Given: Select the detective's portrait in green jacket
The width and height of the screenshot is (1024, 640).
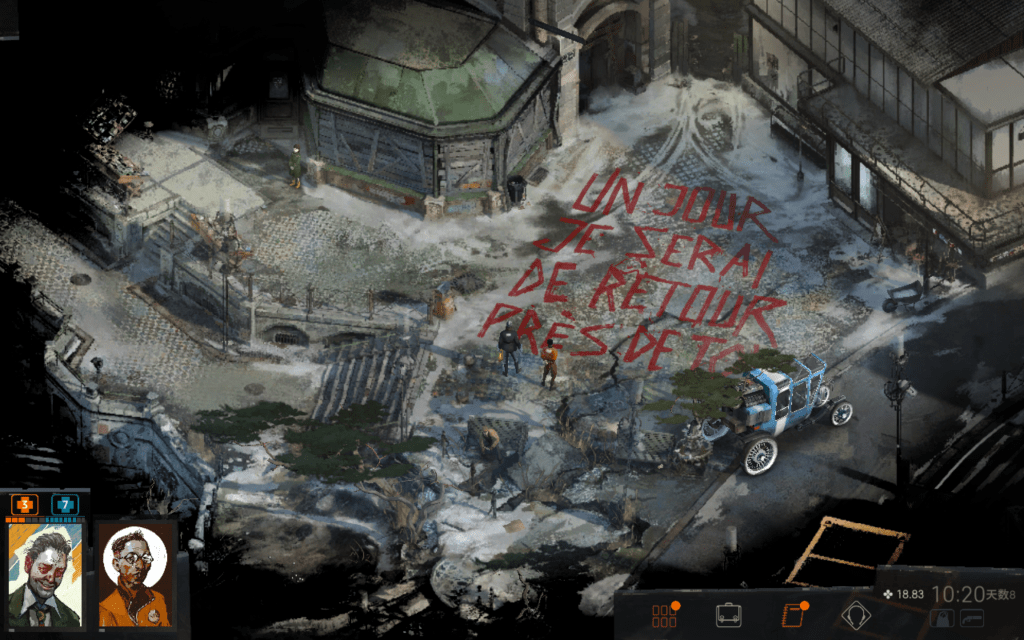Looking at the screenshot, I should coord(45,575).
